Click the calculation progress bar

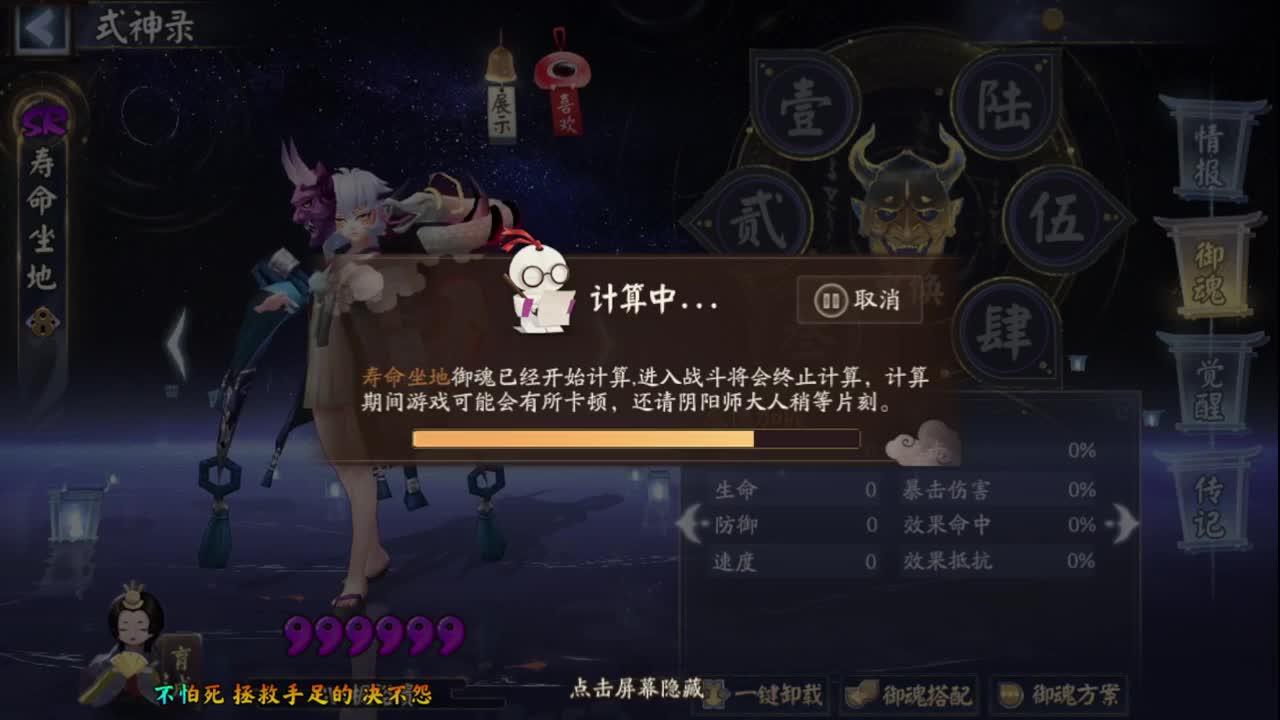(x=635, y=438)
